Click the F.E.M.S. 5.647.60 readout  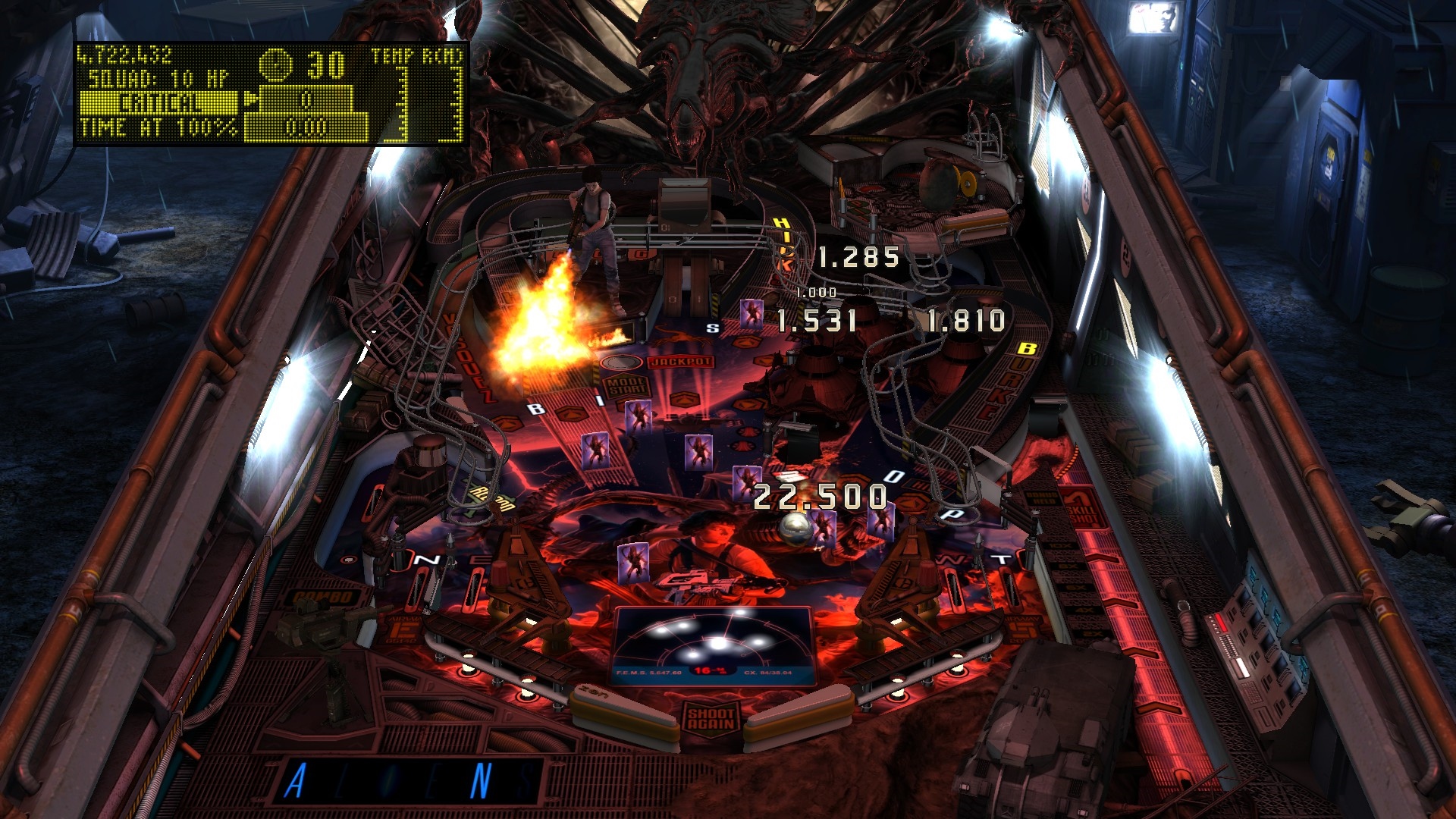[648, 672]
